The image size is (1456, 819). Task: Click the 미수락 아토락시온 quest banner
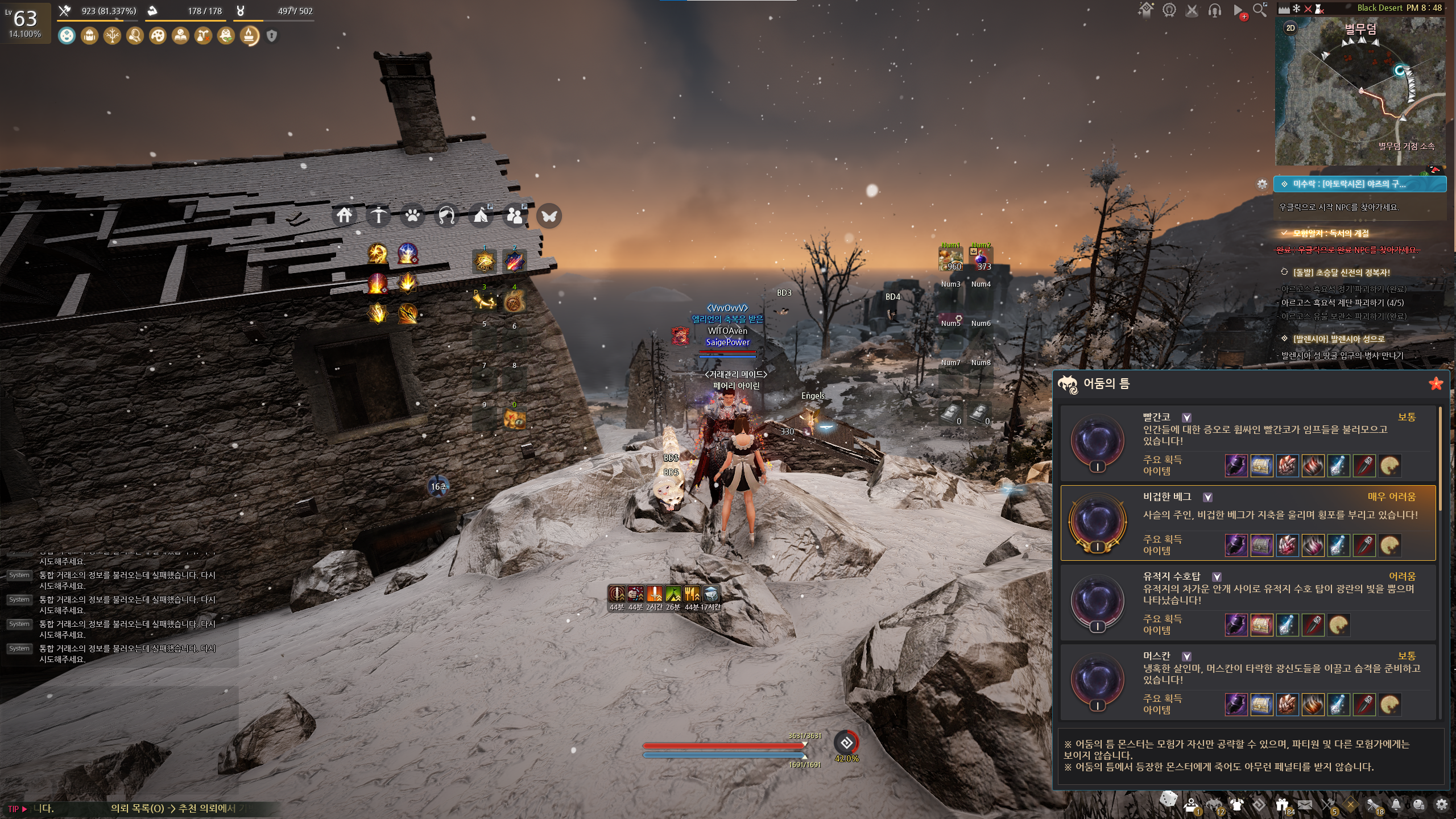1359,184
